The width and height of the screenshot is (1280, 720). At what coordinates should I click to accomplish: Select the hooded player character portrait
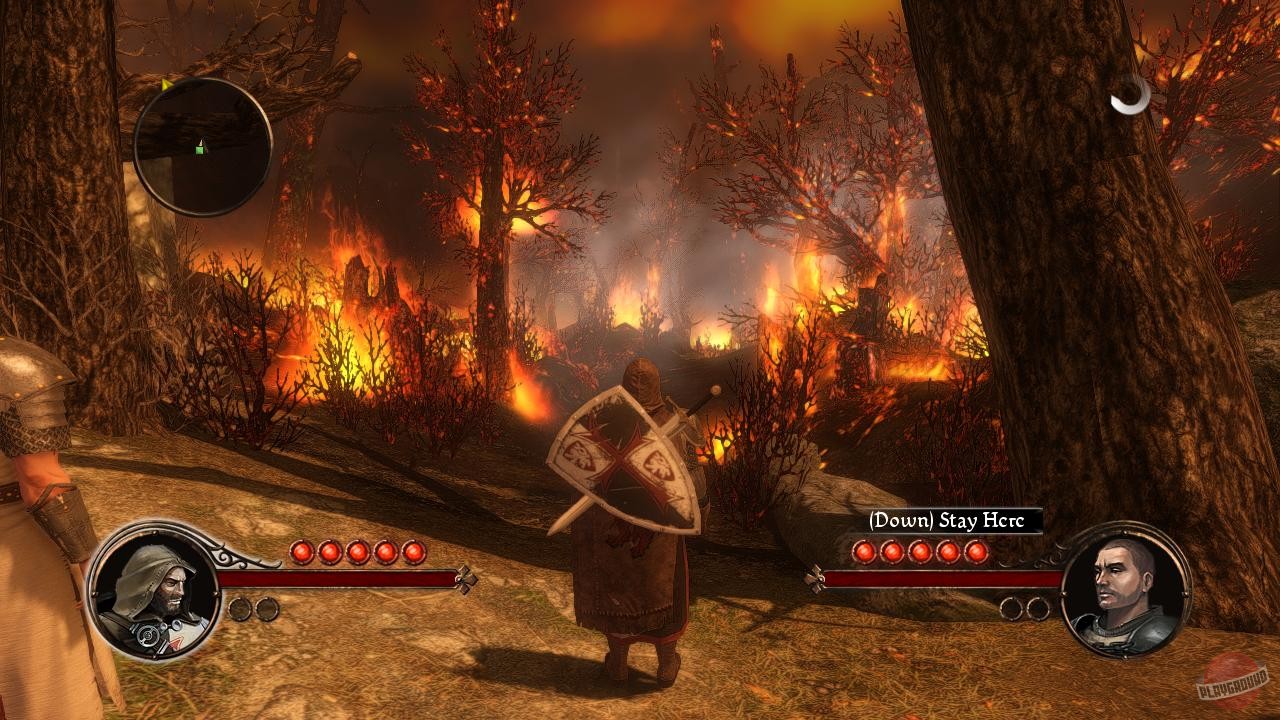click(x=154, y=589)
